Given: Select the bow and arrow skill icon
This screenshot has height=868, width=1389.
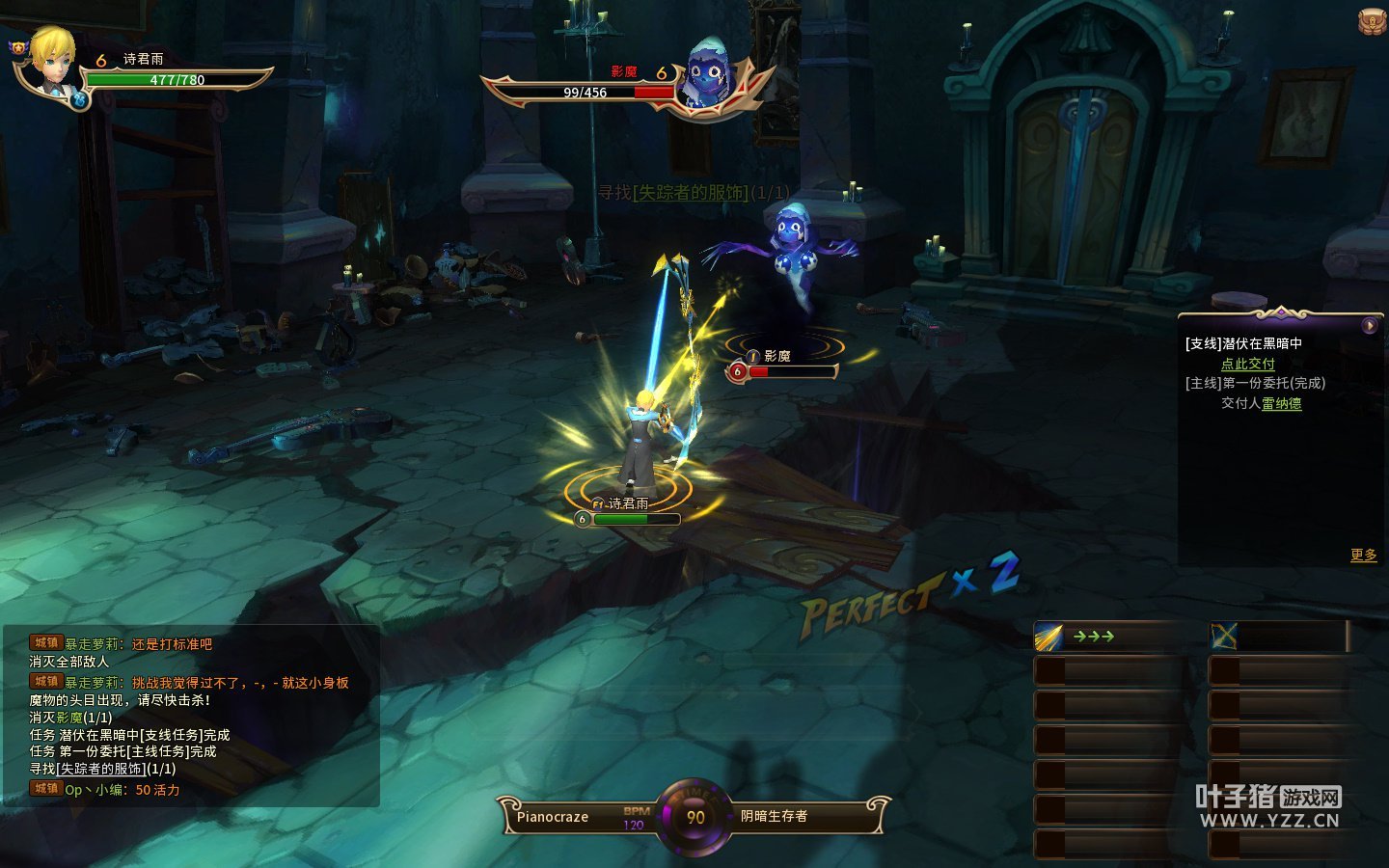Looking at the screenshot, I should 1224,637.
